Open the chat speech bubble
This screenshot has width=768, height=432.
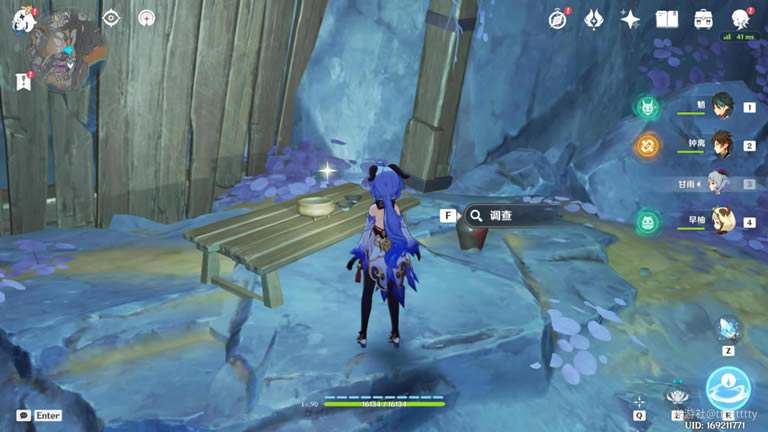tap(24, 415)
